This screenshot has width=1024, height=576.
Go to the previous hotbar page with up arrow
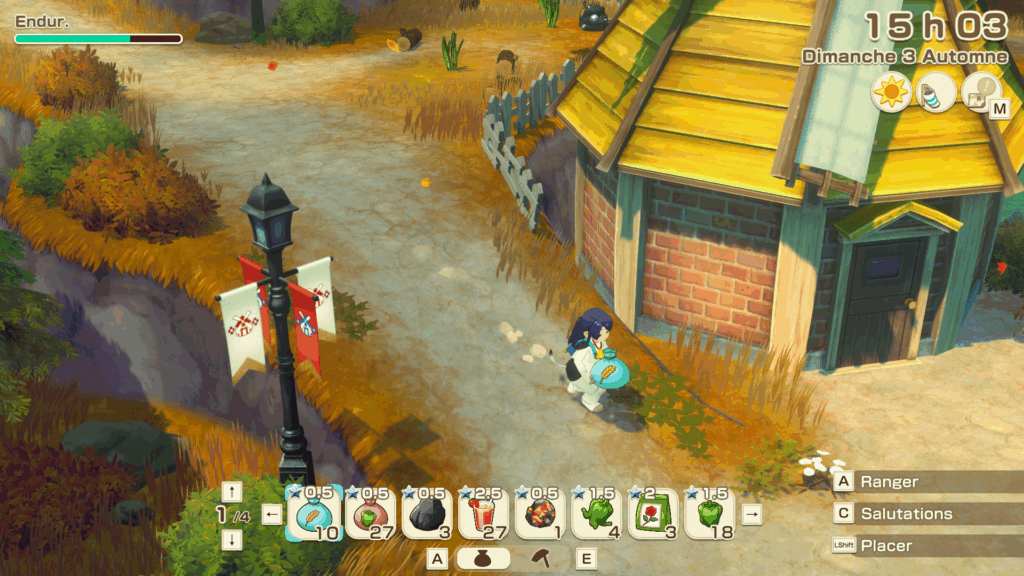pos(232,491)
